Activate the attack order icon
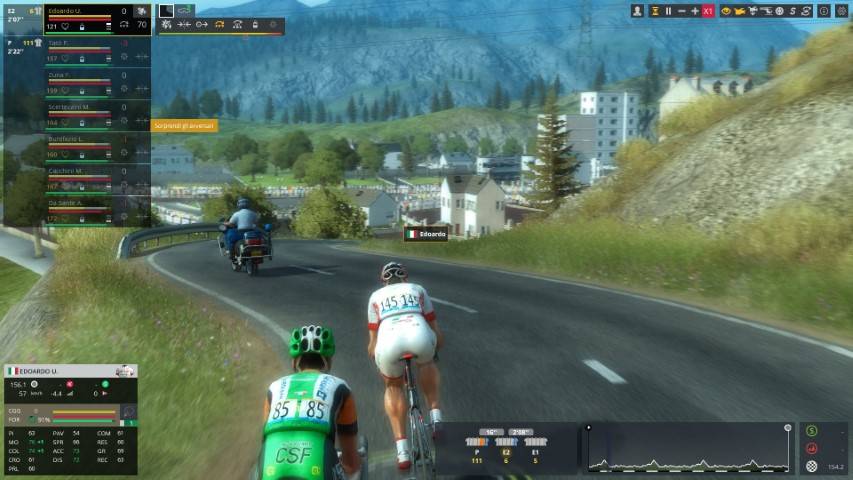The image size is (853, 480). click(166, 24)
